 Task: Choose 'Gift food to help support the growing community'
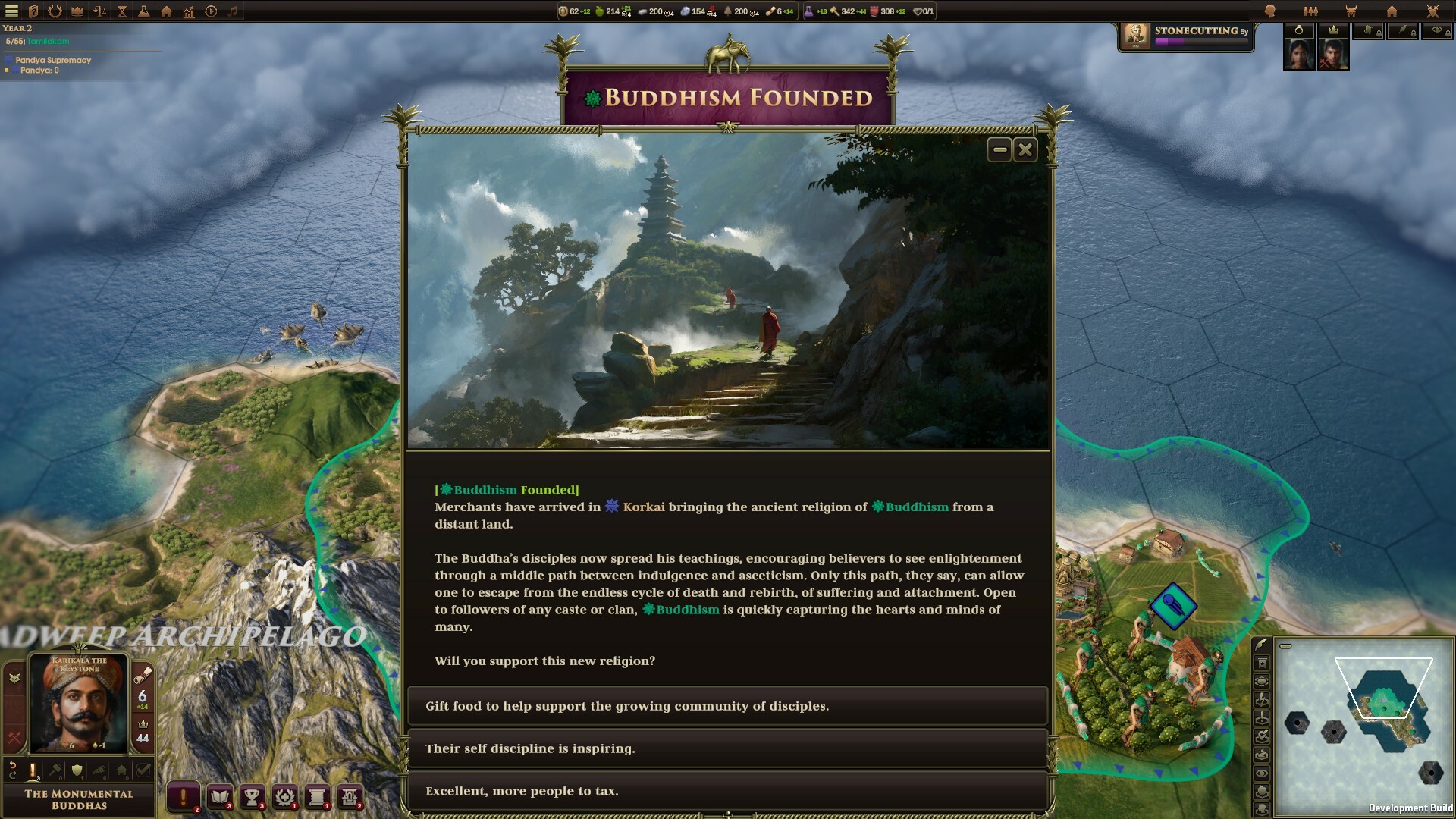727,705
